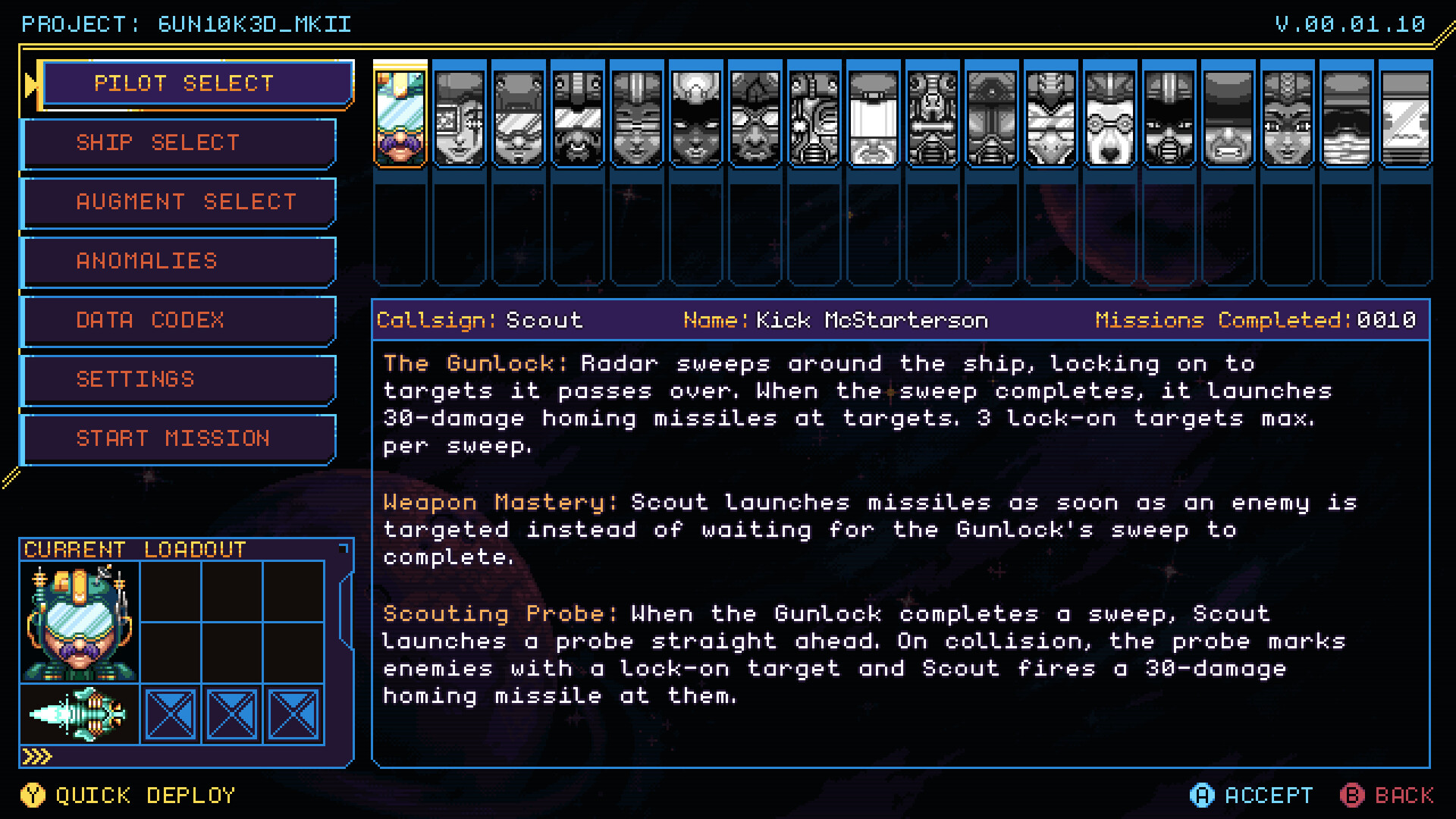
Task: Open the Data Codex
Action: tap(178, 320)
